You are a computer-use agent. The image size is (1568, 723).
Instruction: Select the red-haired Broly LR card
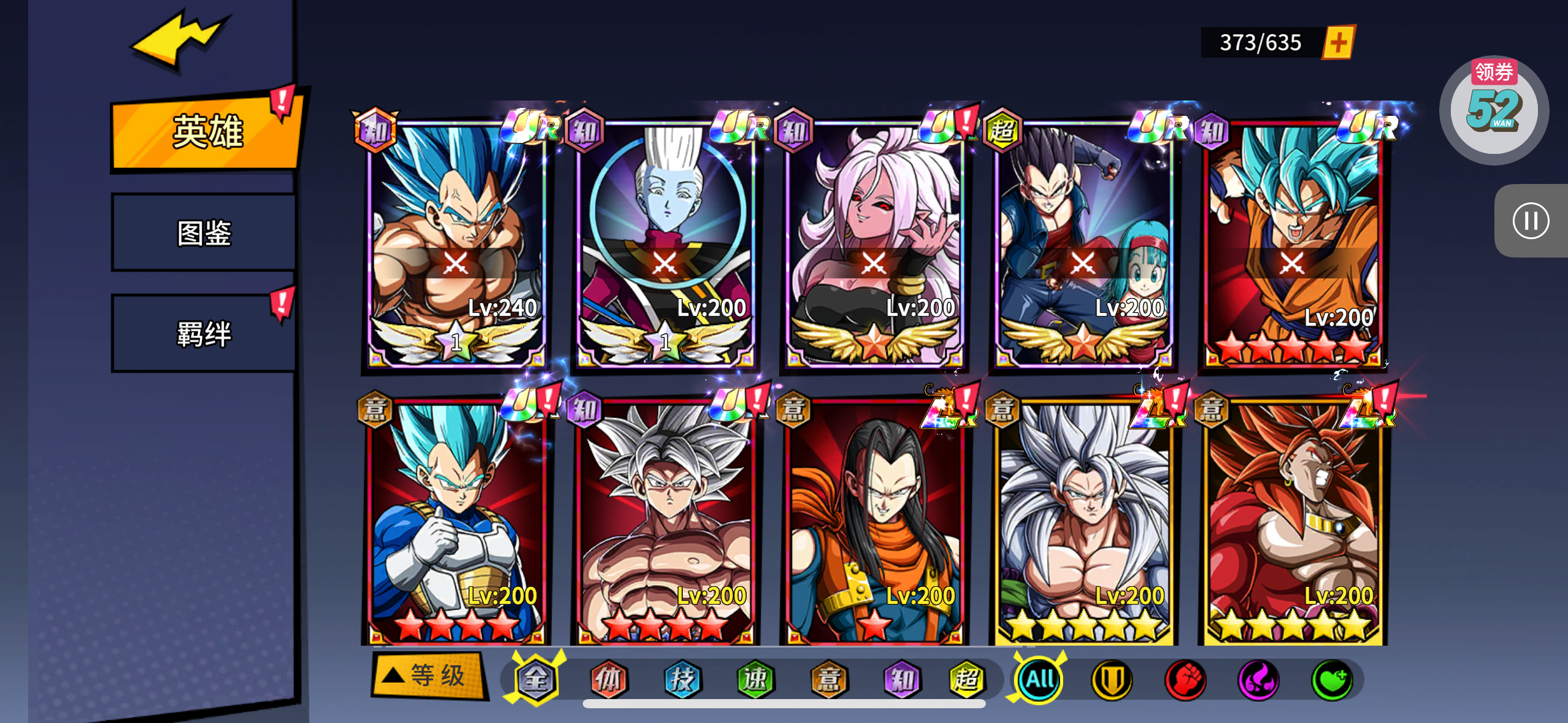click(x=1292, y=521)
